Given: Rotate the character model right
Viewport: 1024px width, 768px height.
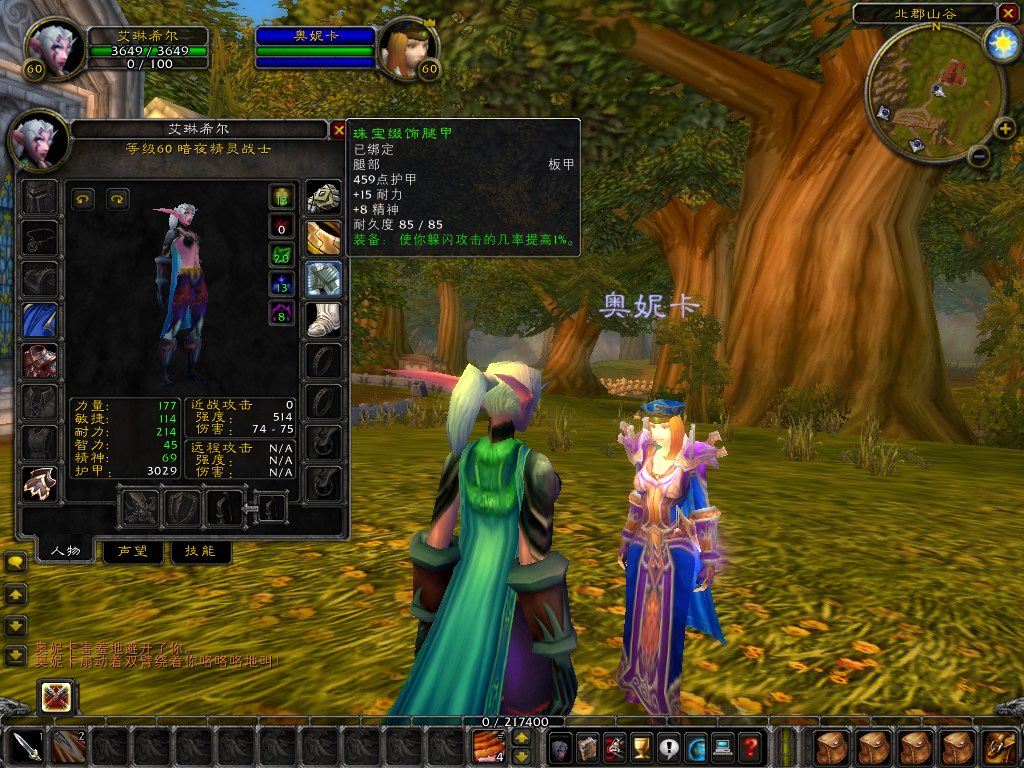Looking at the screenshot, I should 118,199.
